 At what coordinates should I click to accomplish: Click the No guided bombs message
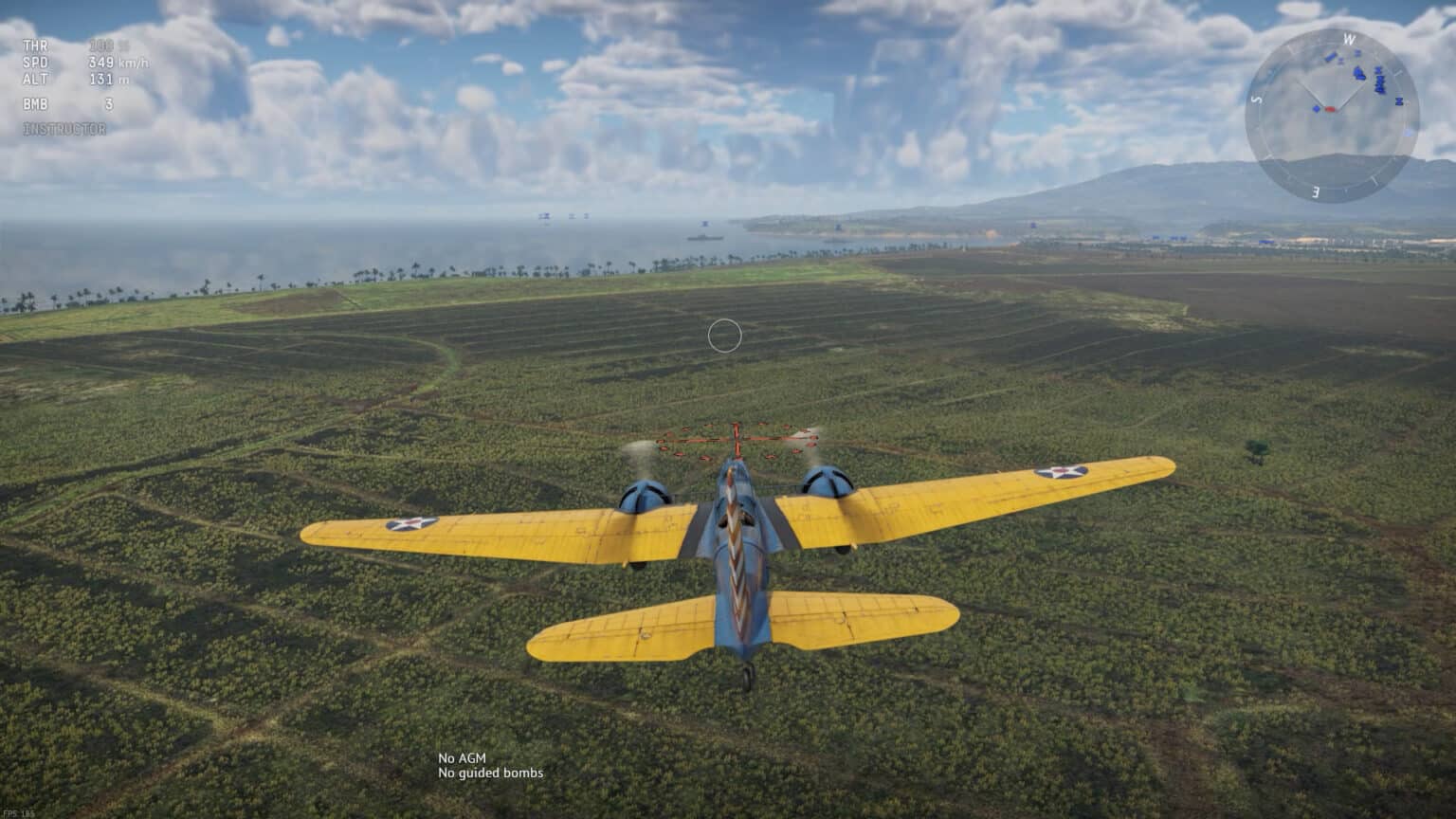pos(489,773)
